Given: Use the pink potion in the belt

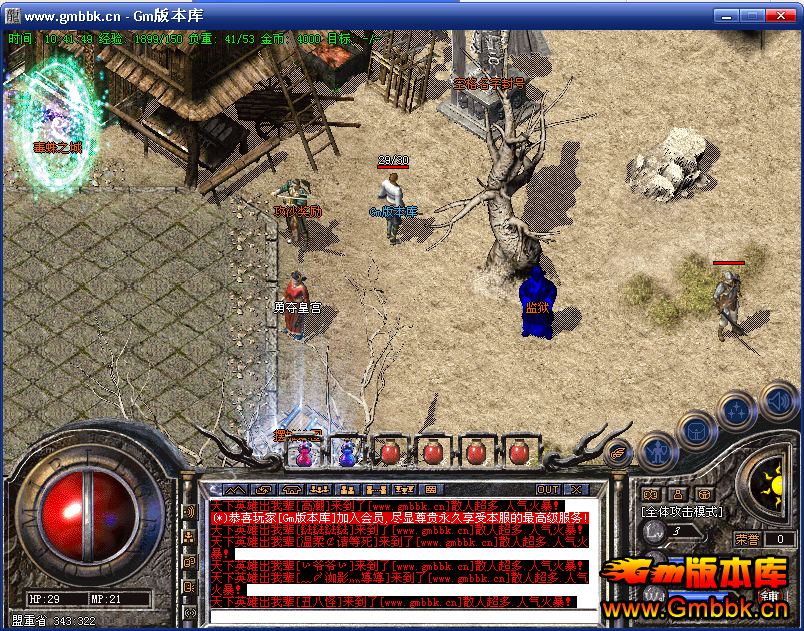Looking at the screenshot, I should pyautogui.click(x=302, y=452).
